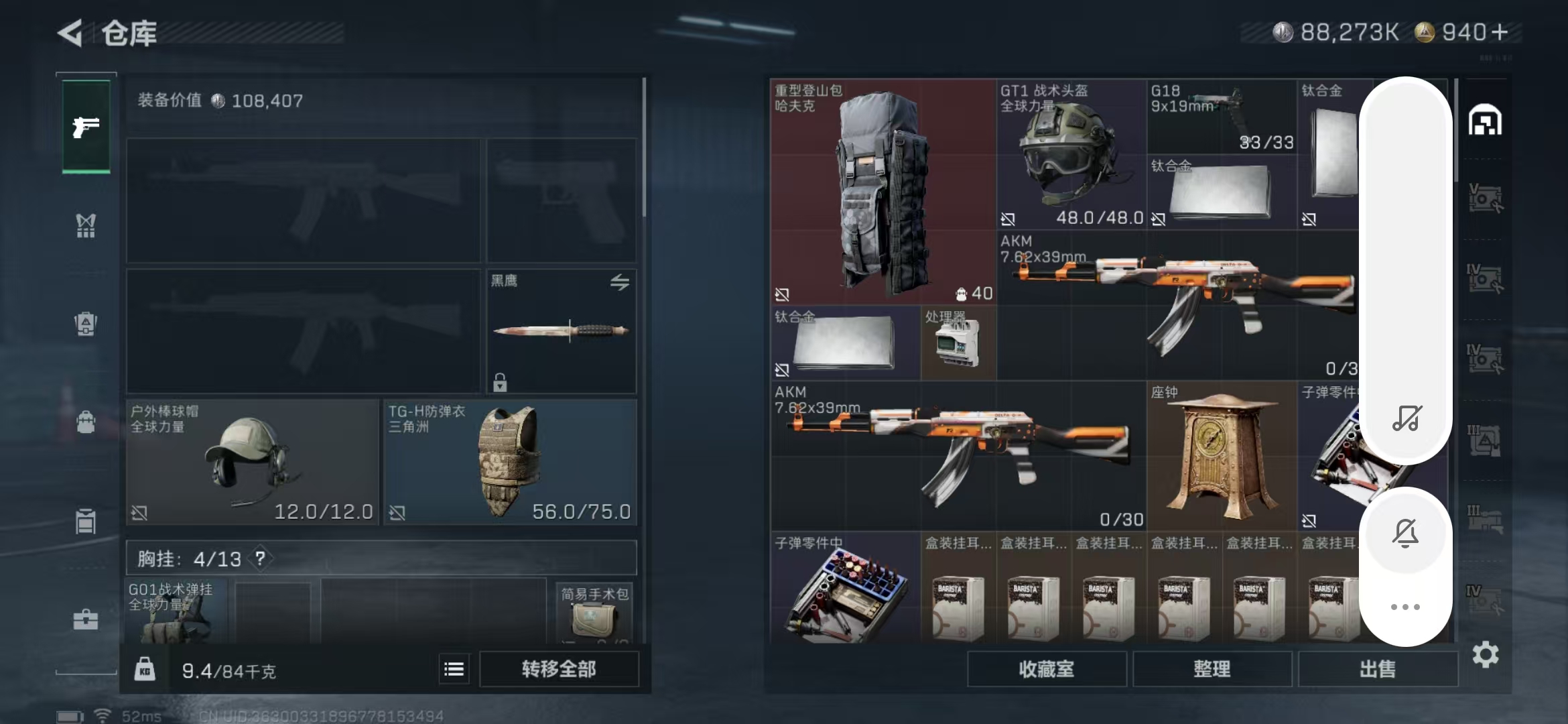Add currency with the plus button
Screen dimensions: 1568x724
pos(1500,32)
